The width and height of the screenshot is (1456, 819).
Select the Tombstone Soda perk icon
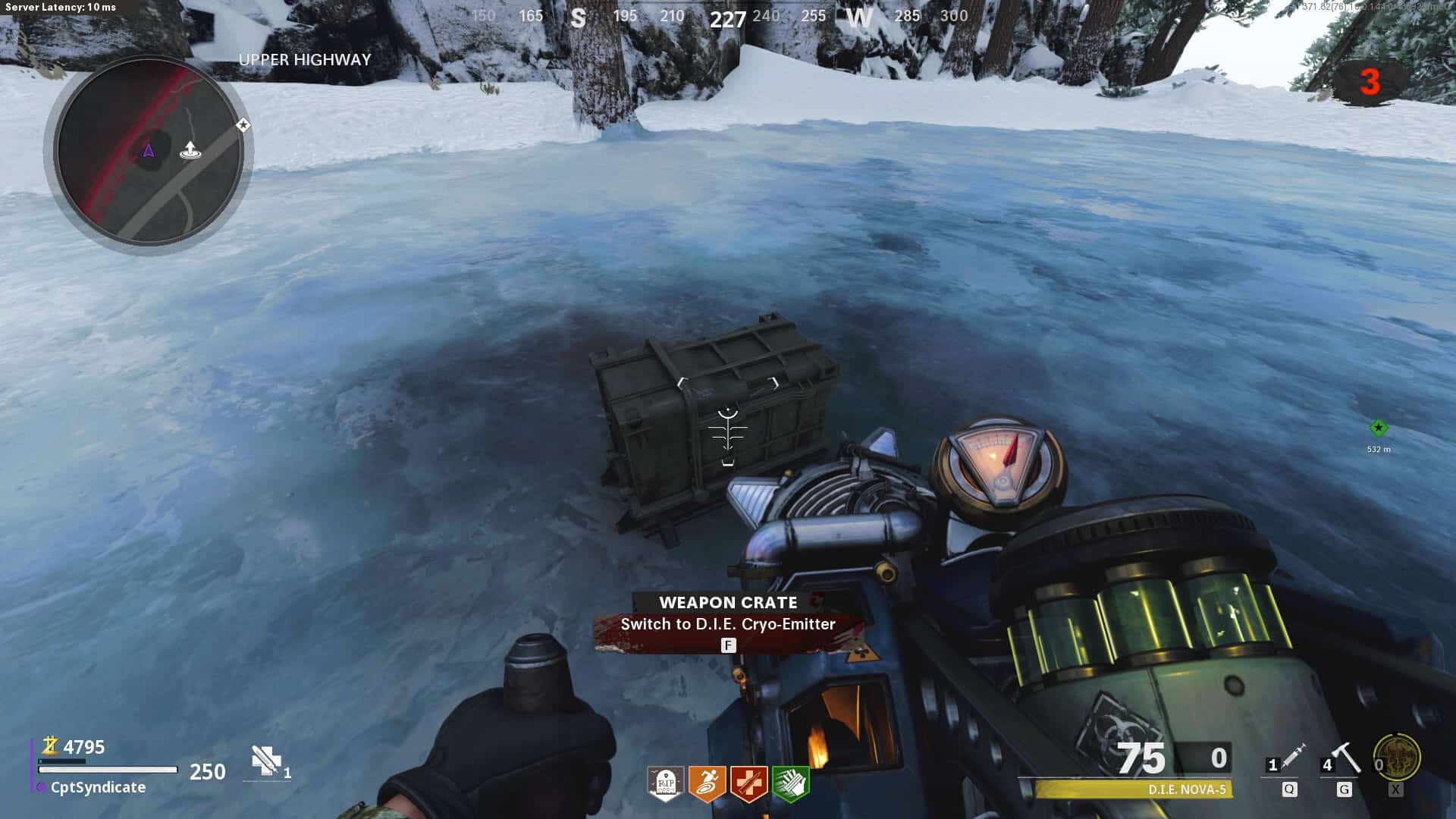[x=665, y=783]
